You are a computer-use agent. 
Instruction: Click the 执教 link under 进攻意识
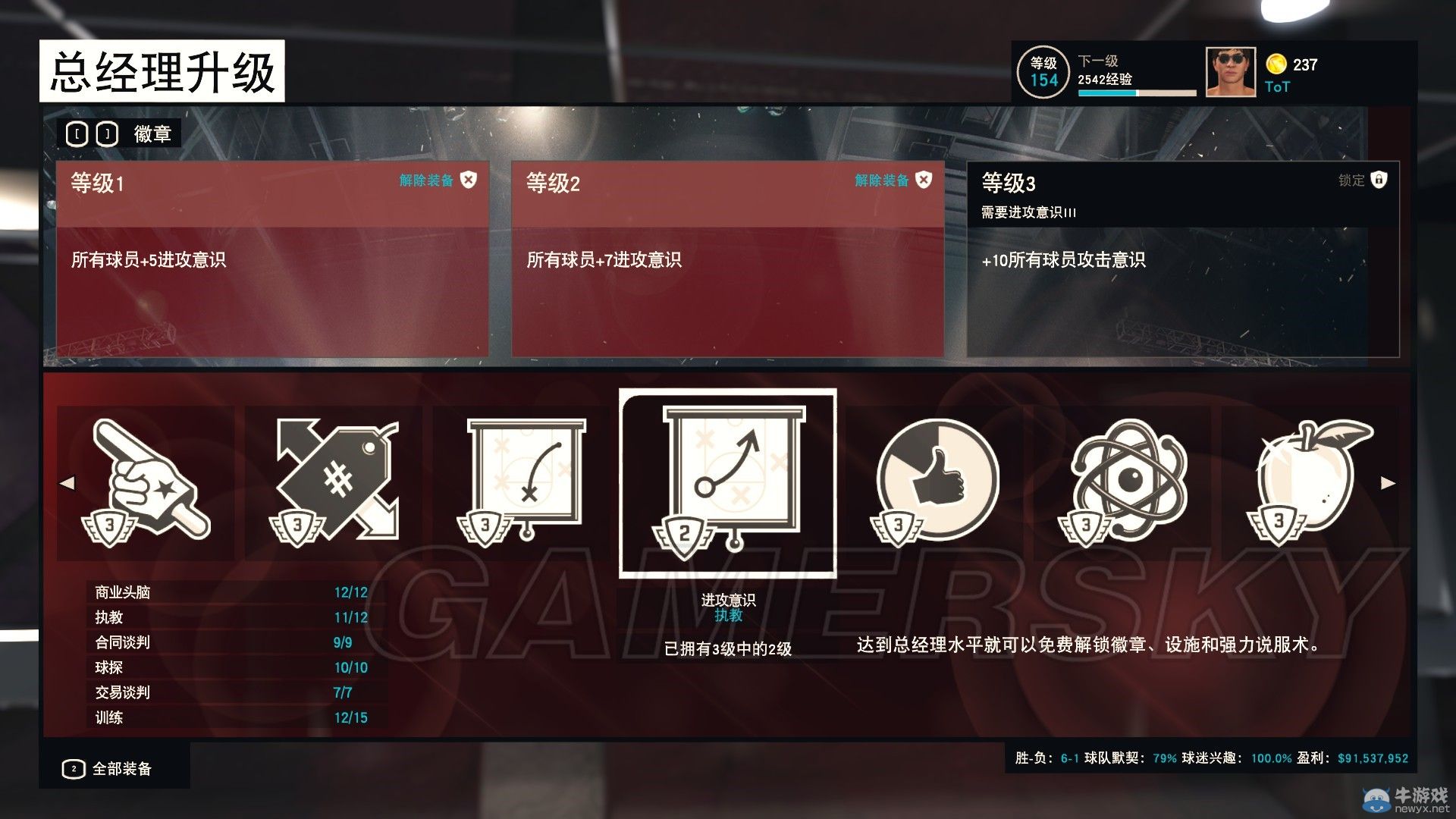(727, 616)
